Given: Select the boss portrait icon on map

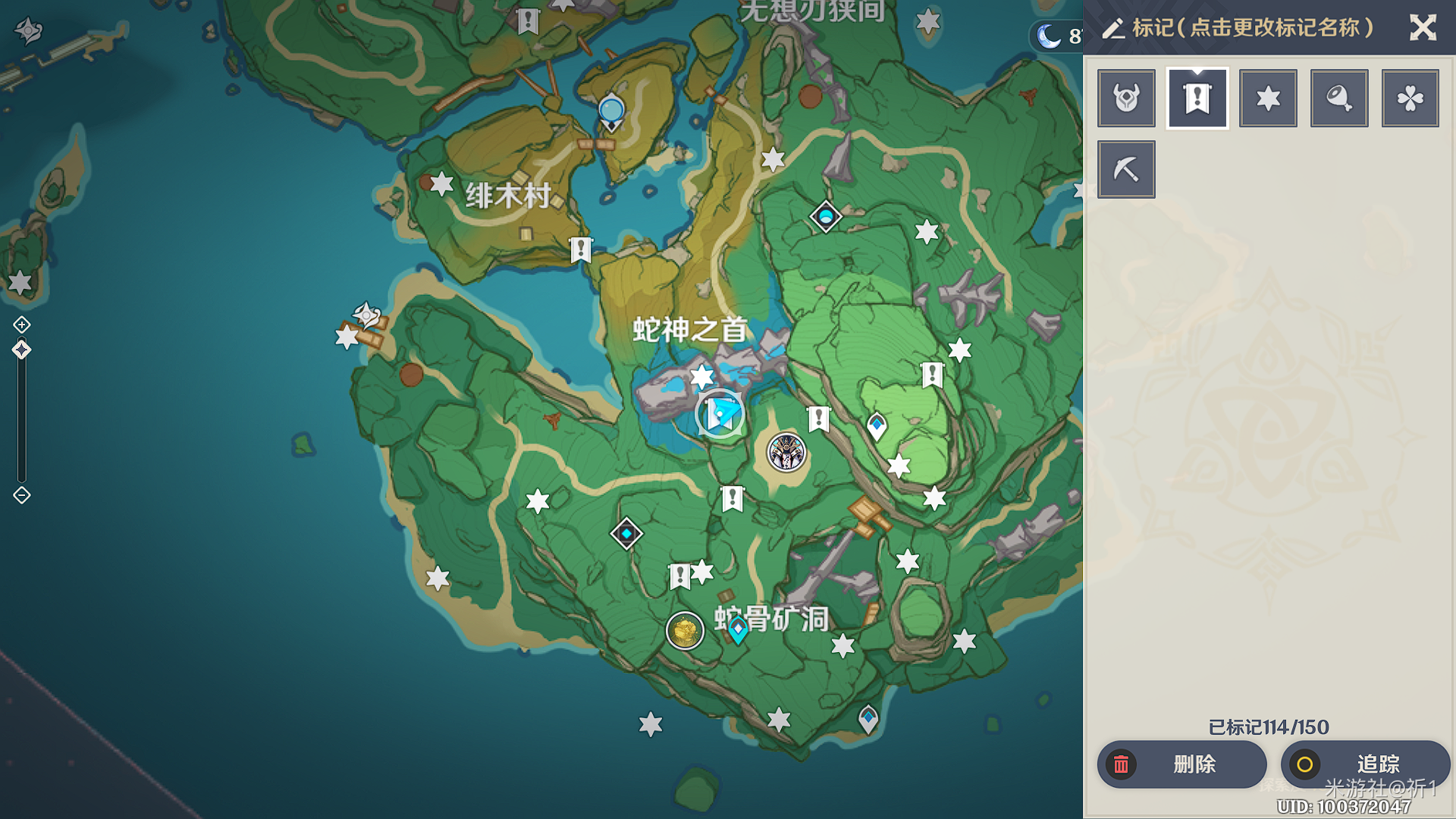Looking at the screenshot, I should pyautogui.click(x=786, y=453).
